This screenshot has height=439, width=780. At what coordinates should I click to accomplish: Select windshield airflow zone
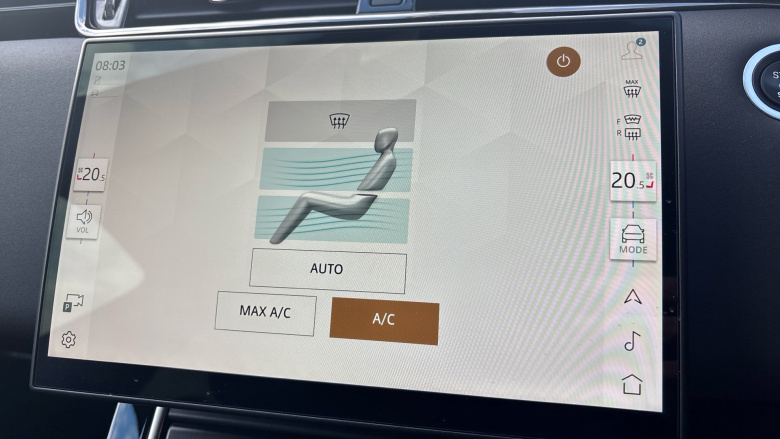[x=339, y=121]
